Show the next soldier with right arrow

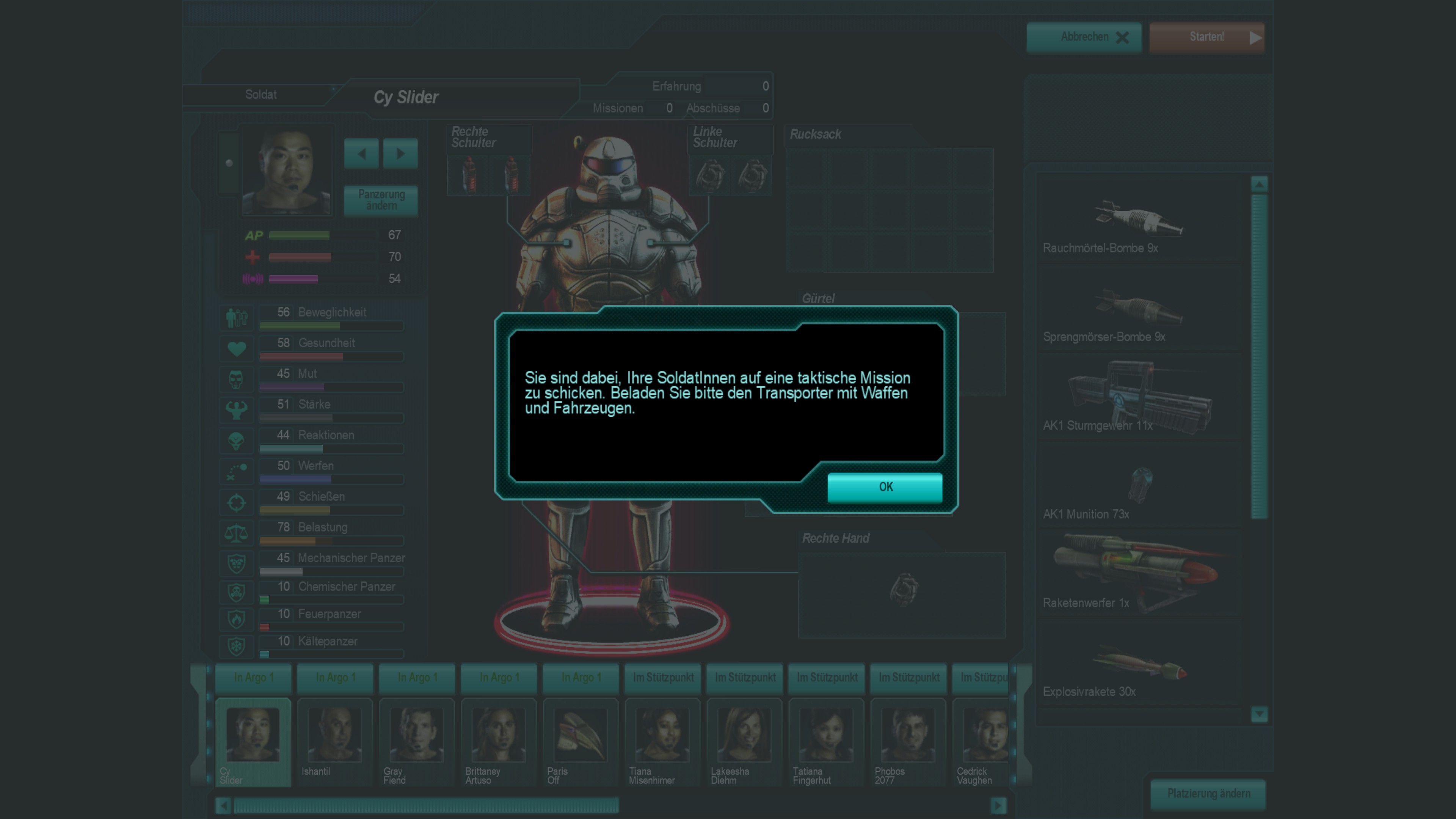400,153
